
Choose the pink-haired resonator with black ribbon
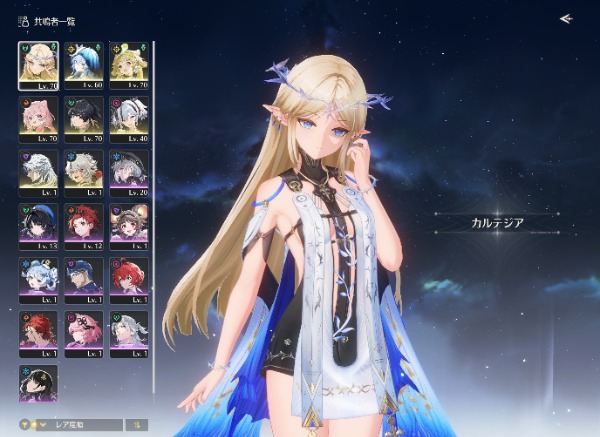click(x=83, y=332)
